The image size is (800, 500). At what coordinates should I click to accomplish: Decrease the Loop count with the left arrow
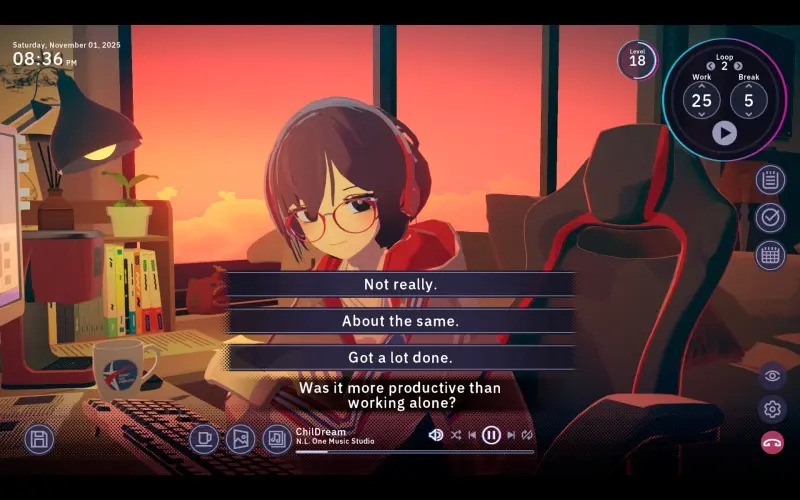point(711,66)
